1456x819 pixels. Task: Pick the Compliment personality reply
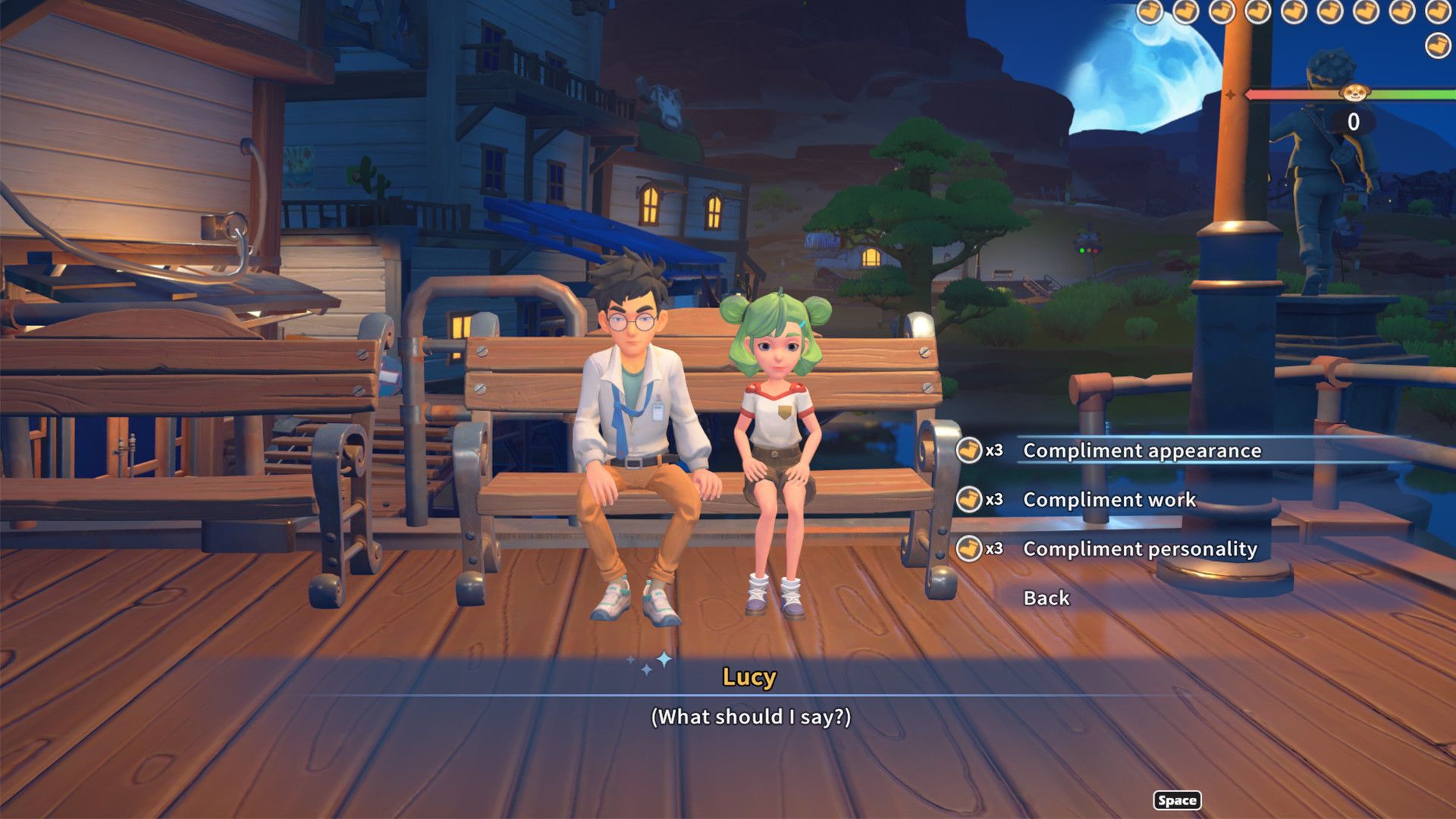pos(1139,549)
